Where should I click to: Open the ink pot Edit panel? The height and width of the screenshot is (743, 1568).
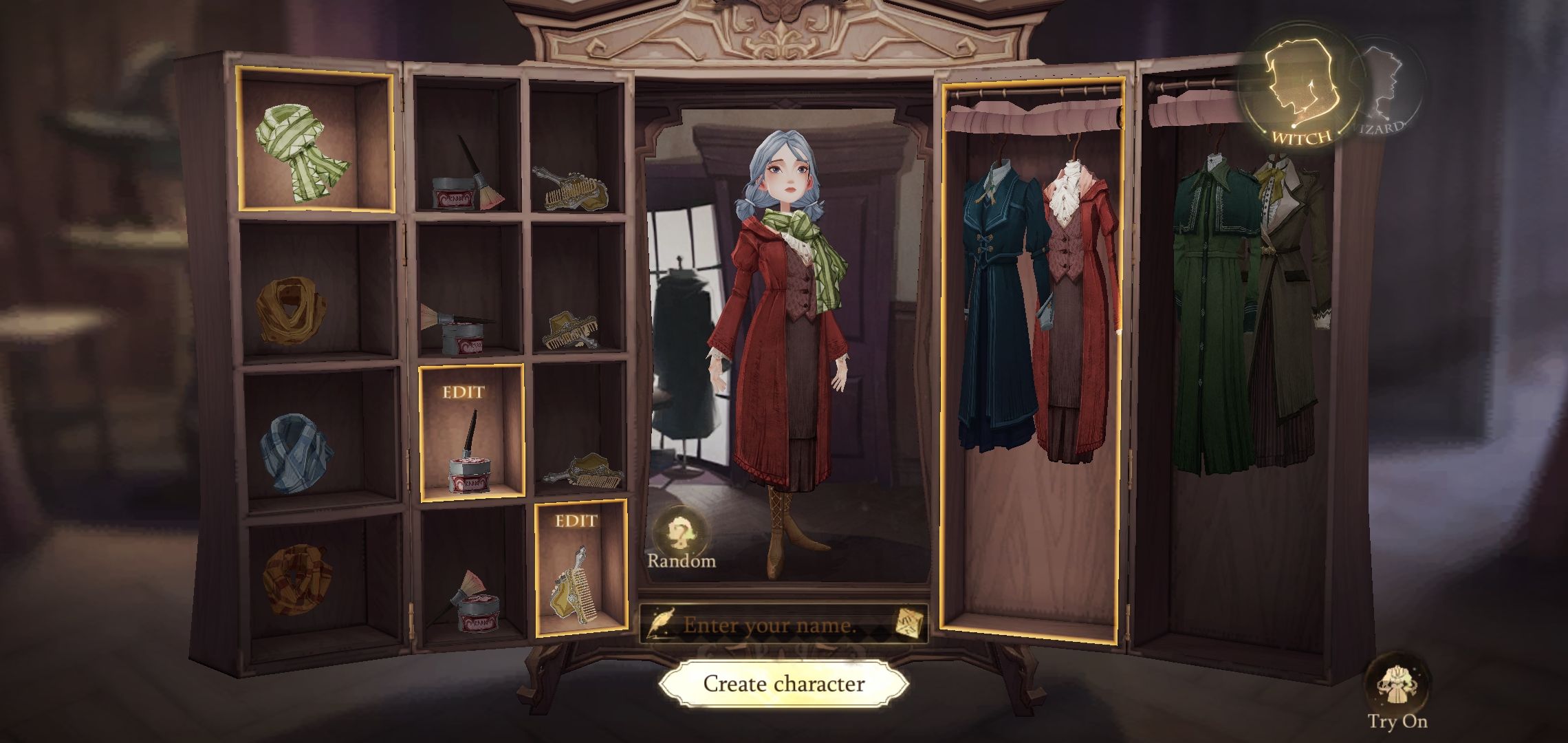click(x=470, y=440)
